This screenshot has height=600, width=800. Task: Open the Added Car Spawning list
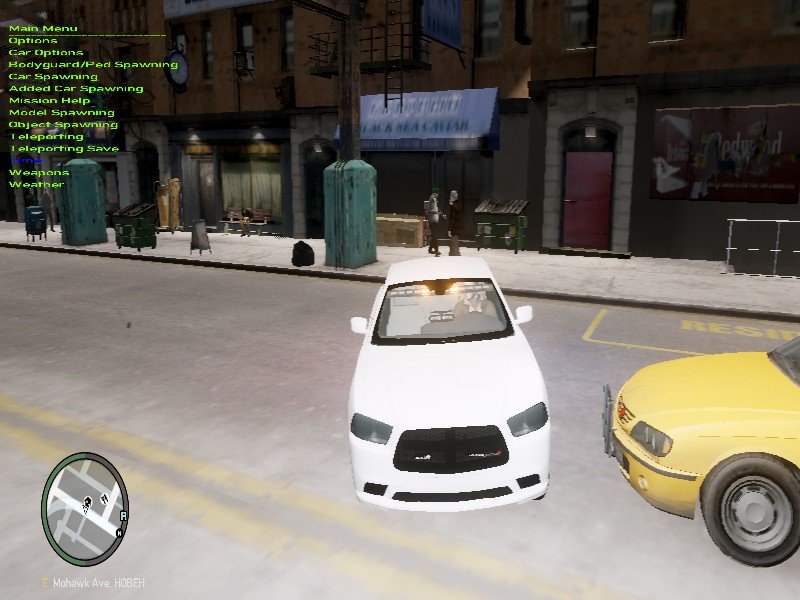pos(76,88)
